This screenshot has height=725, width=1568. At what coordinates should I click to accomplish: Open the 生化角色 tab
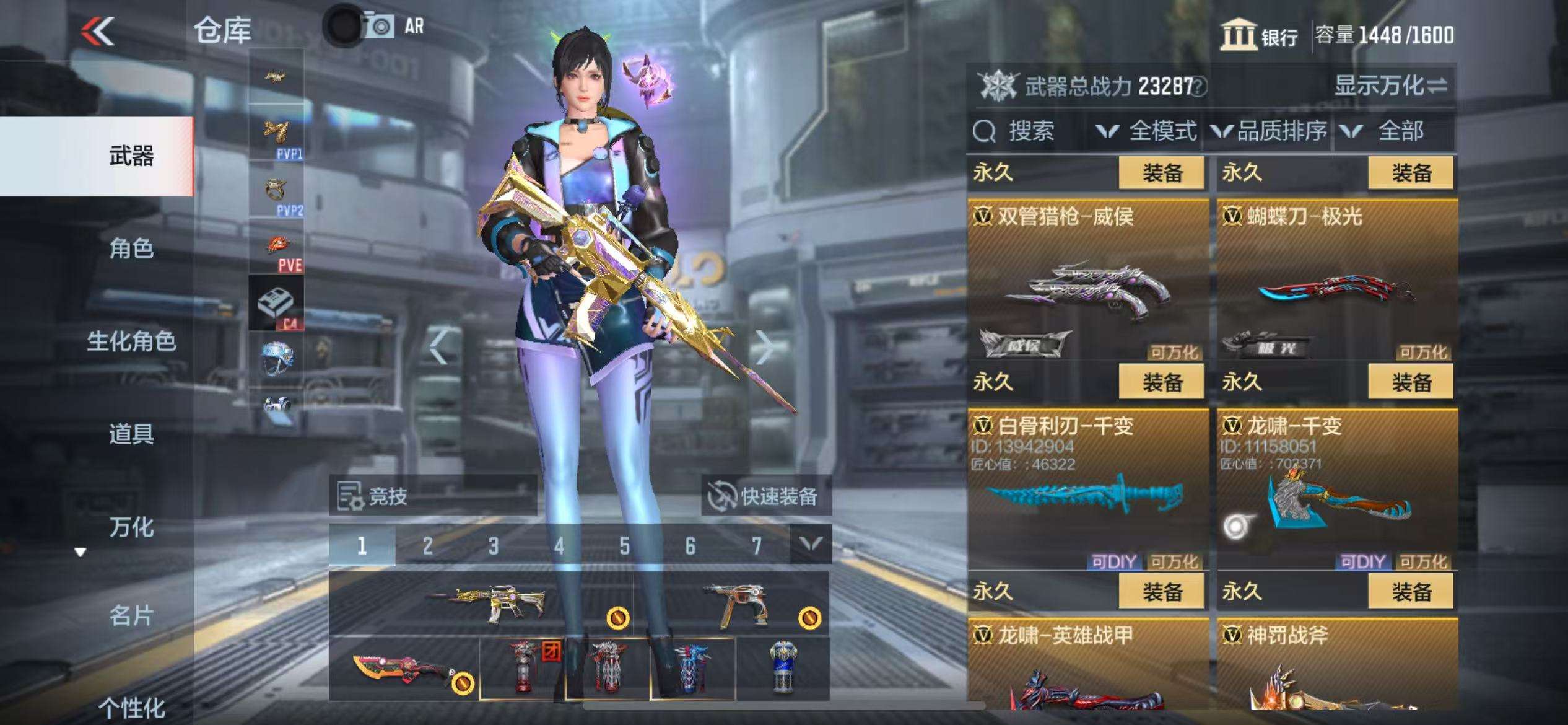[x=131, y=341]
